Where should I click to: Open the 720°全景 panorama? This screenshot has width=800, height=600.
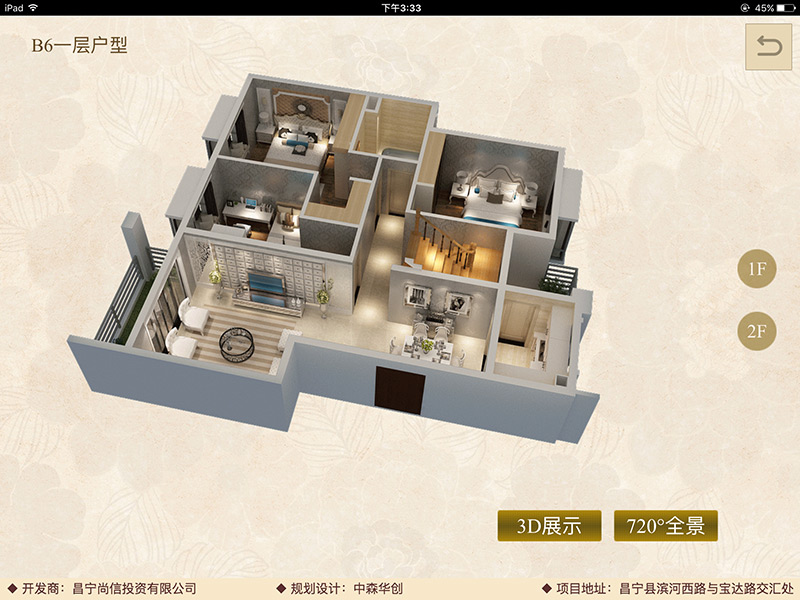pyautogui.click(x=665, y=526)
